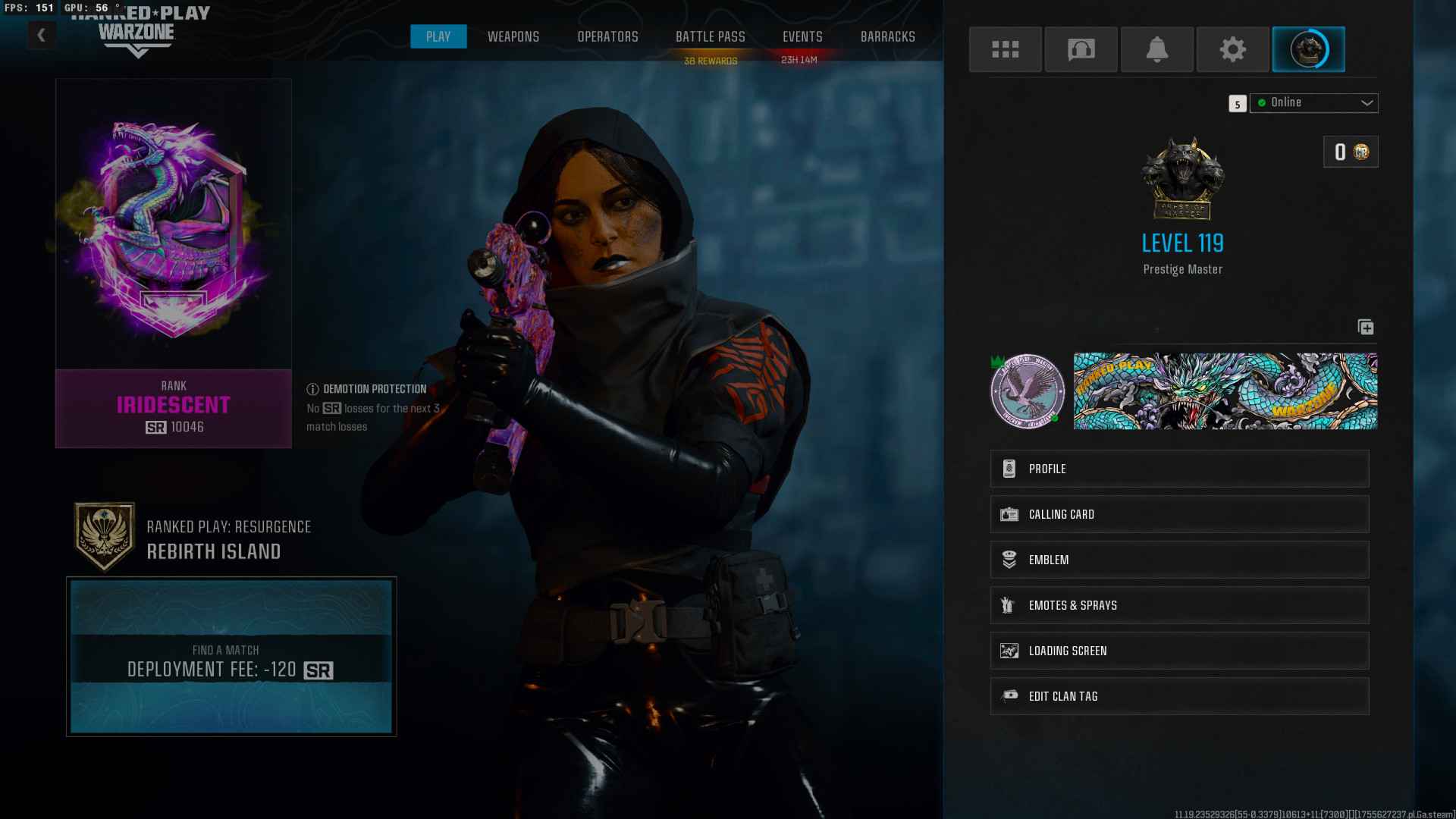Open the Loading Screen option

1179,651
